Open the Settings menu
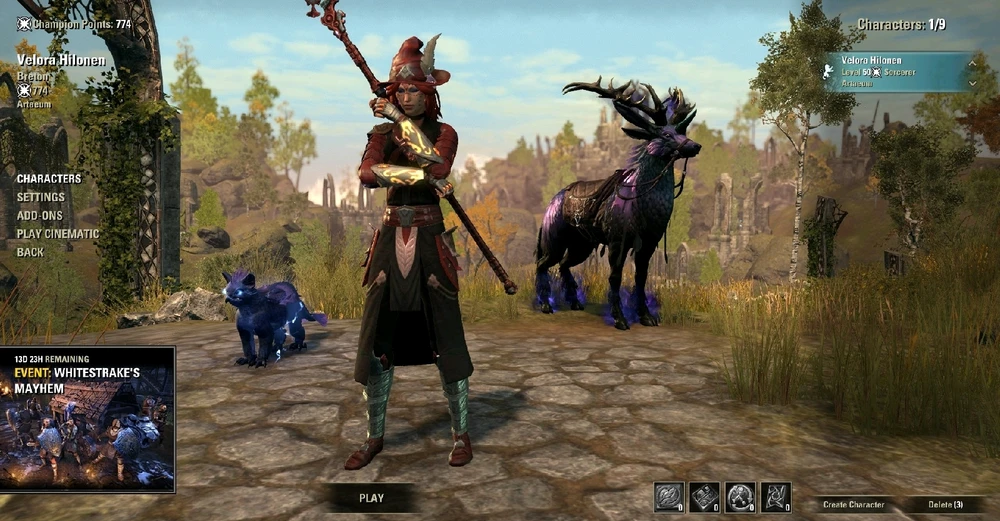 (x=41, y=197)
